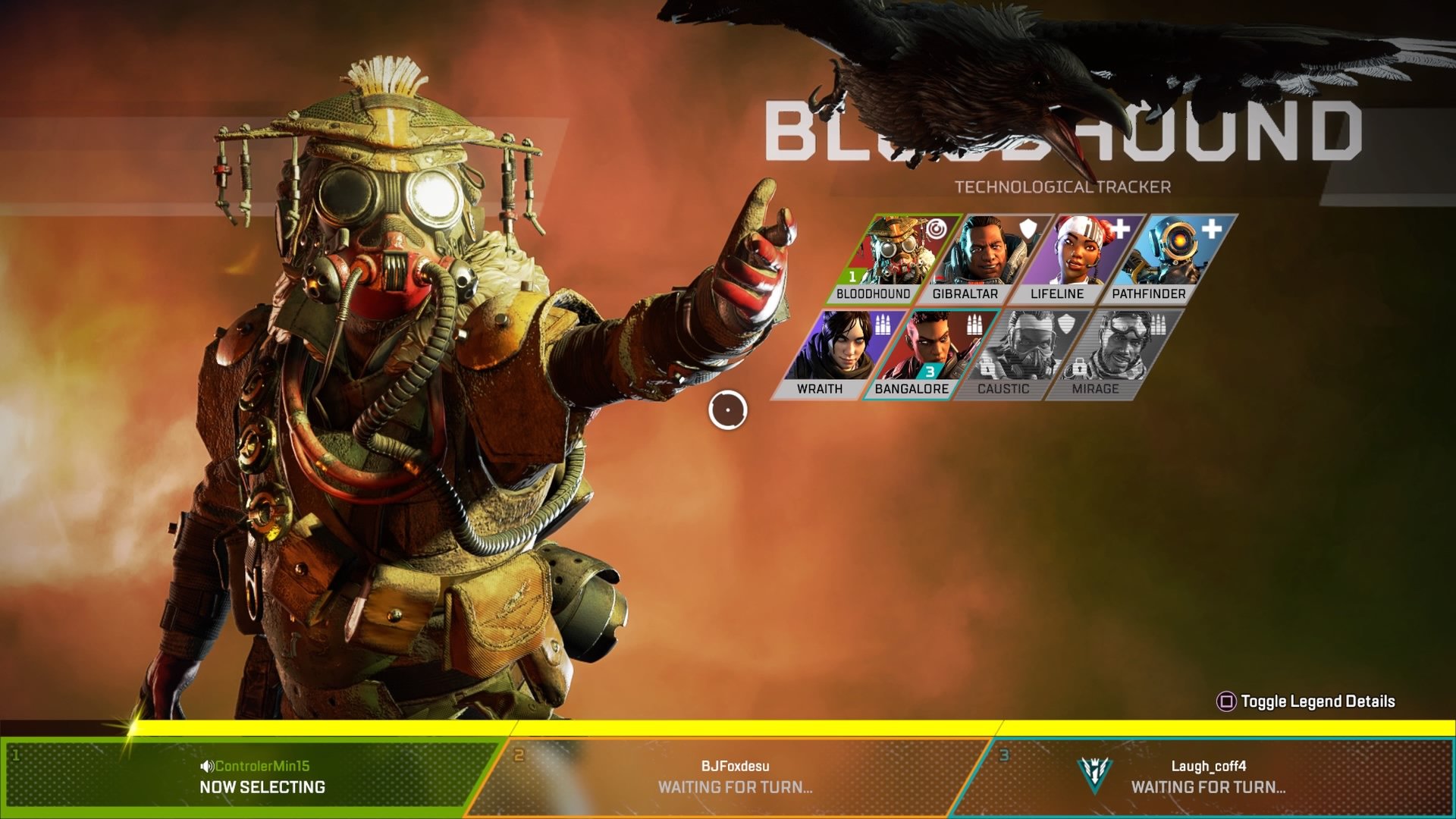The height and width of the screenshot is (819, 1456).
Task: Choose Gibraltar from the legend grid
Action: [981, 259]
